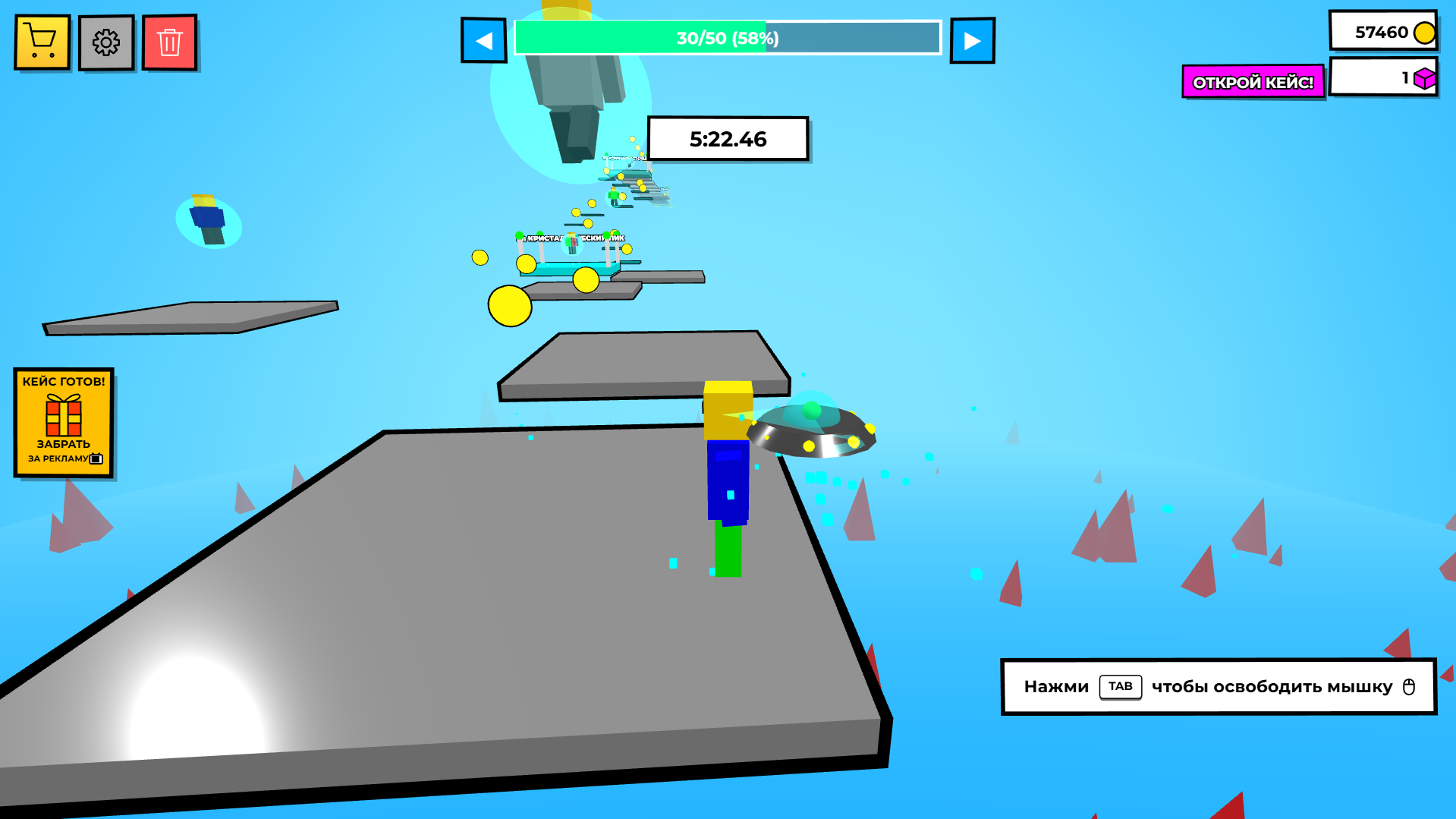The width and height of the screenshot is (1456, 819).
Task: Click the gift box icon in КЕЙС ГОТОВ panel
Action: (63, 415)
